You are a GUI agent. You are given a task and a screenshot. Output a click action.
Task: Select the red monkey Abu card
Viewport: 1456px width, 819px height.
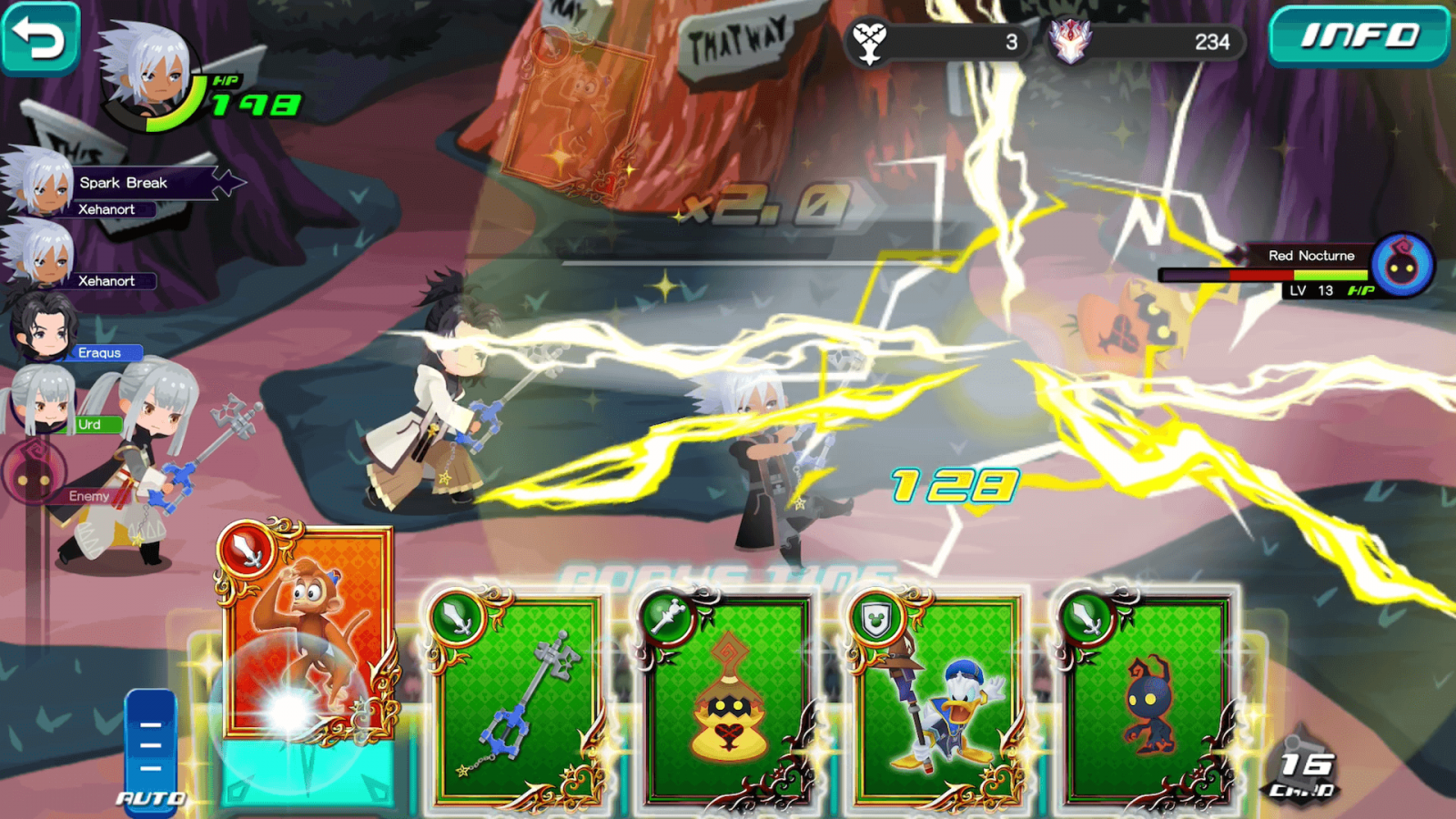click(308, 637)
